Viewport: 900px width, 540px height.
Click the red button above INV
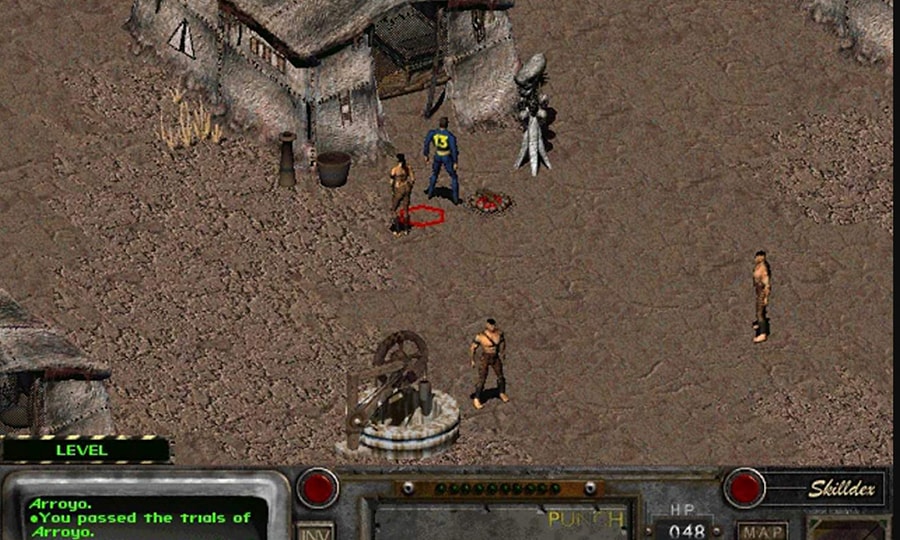click(318, 487)
